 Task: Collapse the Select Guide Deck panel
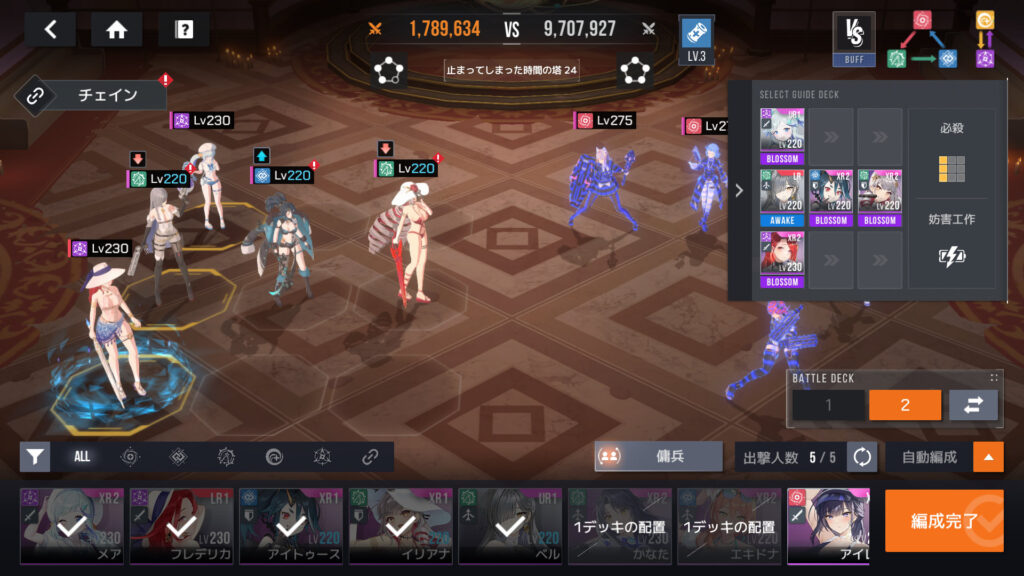click(739, 190)
